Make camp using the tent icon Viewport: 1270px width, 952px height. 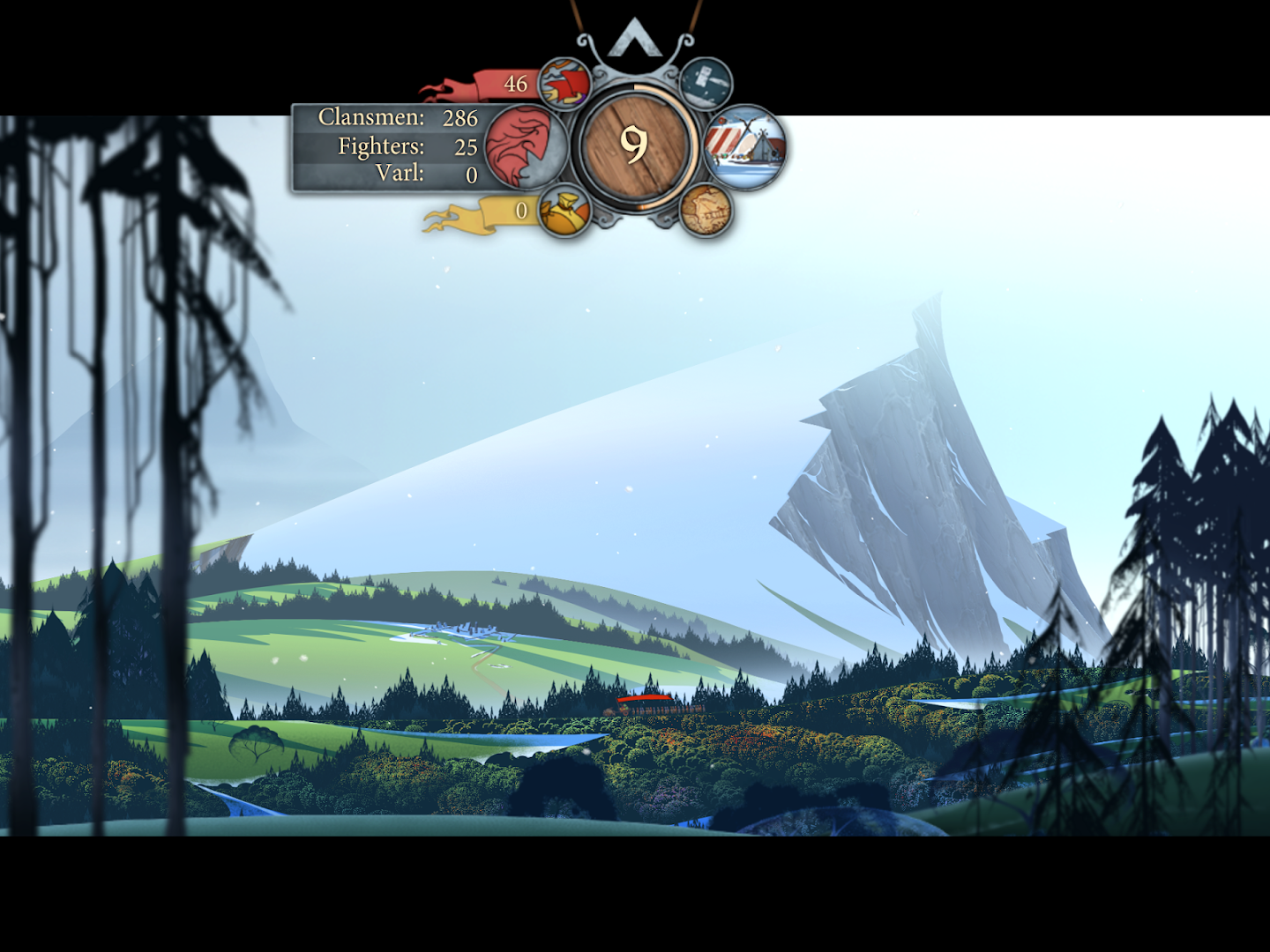[x=745, y=147]
